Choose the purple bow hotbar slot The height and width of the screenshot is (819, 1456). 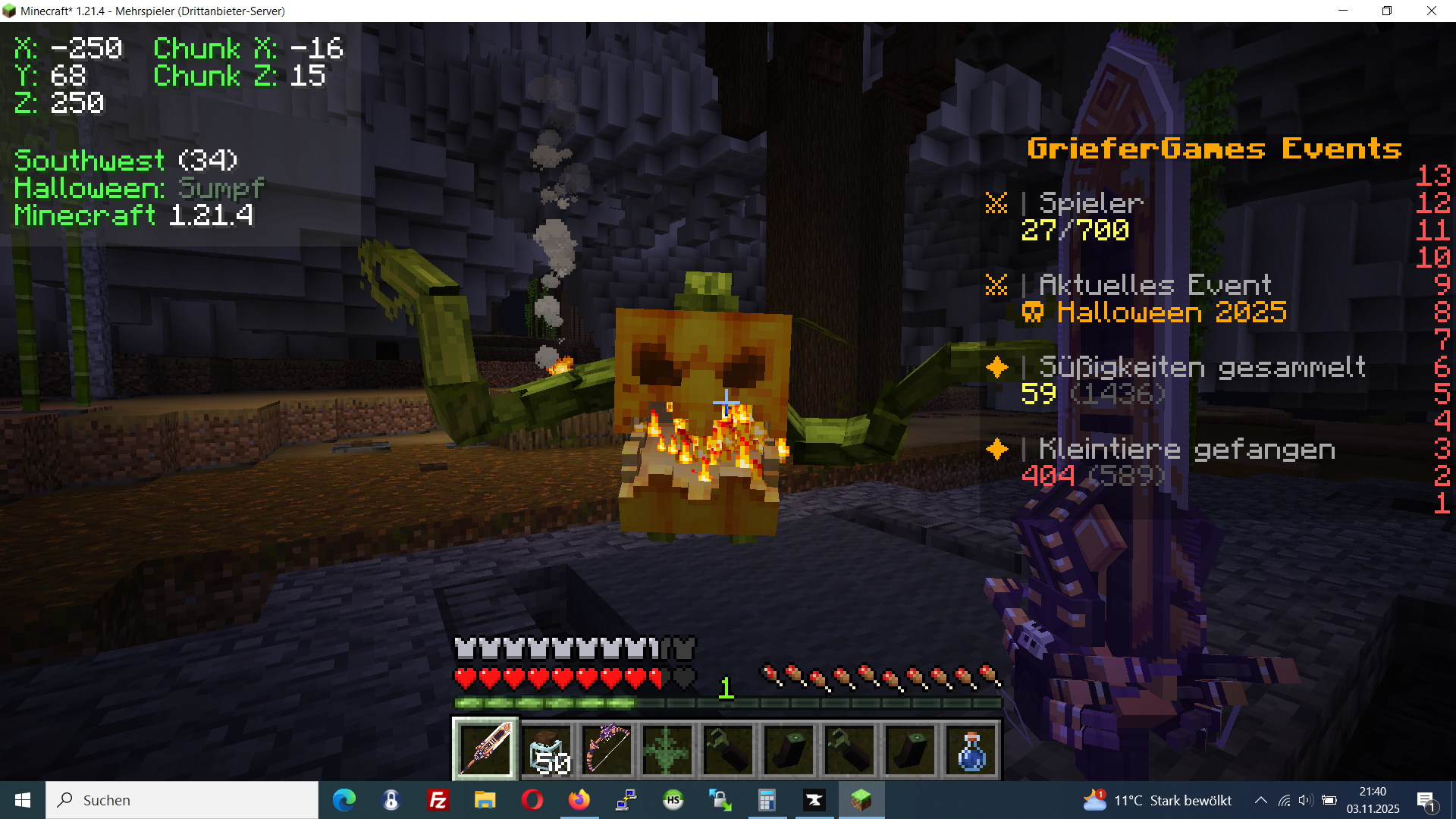[x=607, y=749]
